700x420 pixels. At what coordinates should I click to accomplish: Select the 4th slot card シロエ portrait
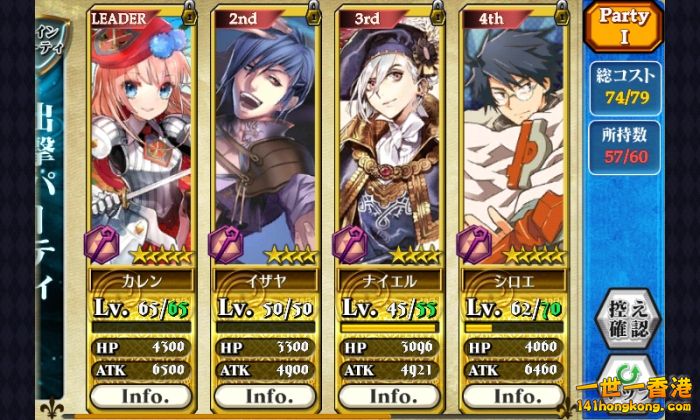tap(514, 130)
